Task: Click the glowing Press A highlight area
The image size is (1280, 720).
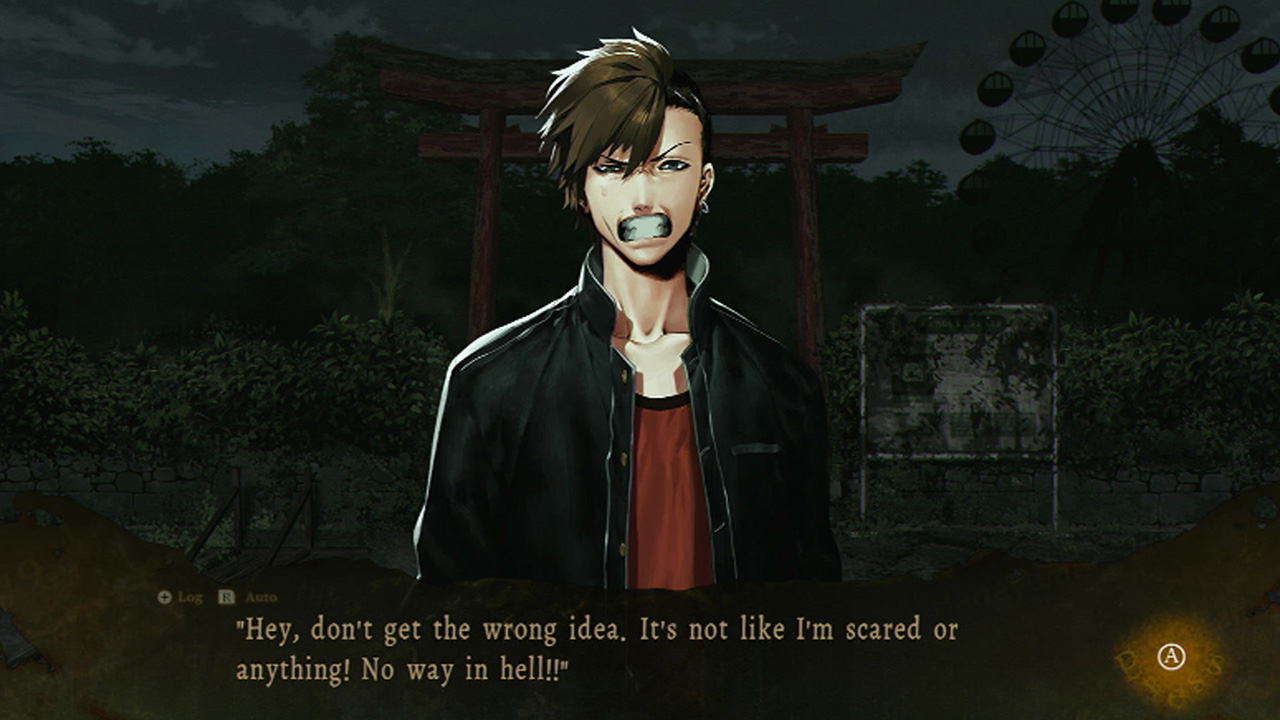Action: point(1171,656)
